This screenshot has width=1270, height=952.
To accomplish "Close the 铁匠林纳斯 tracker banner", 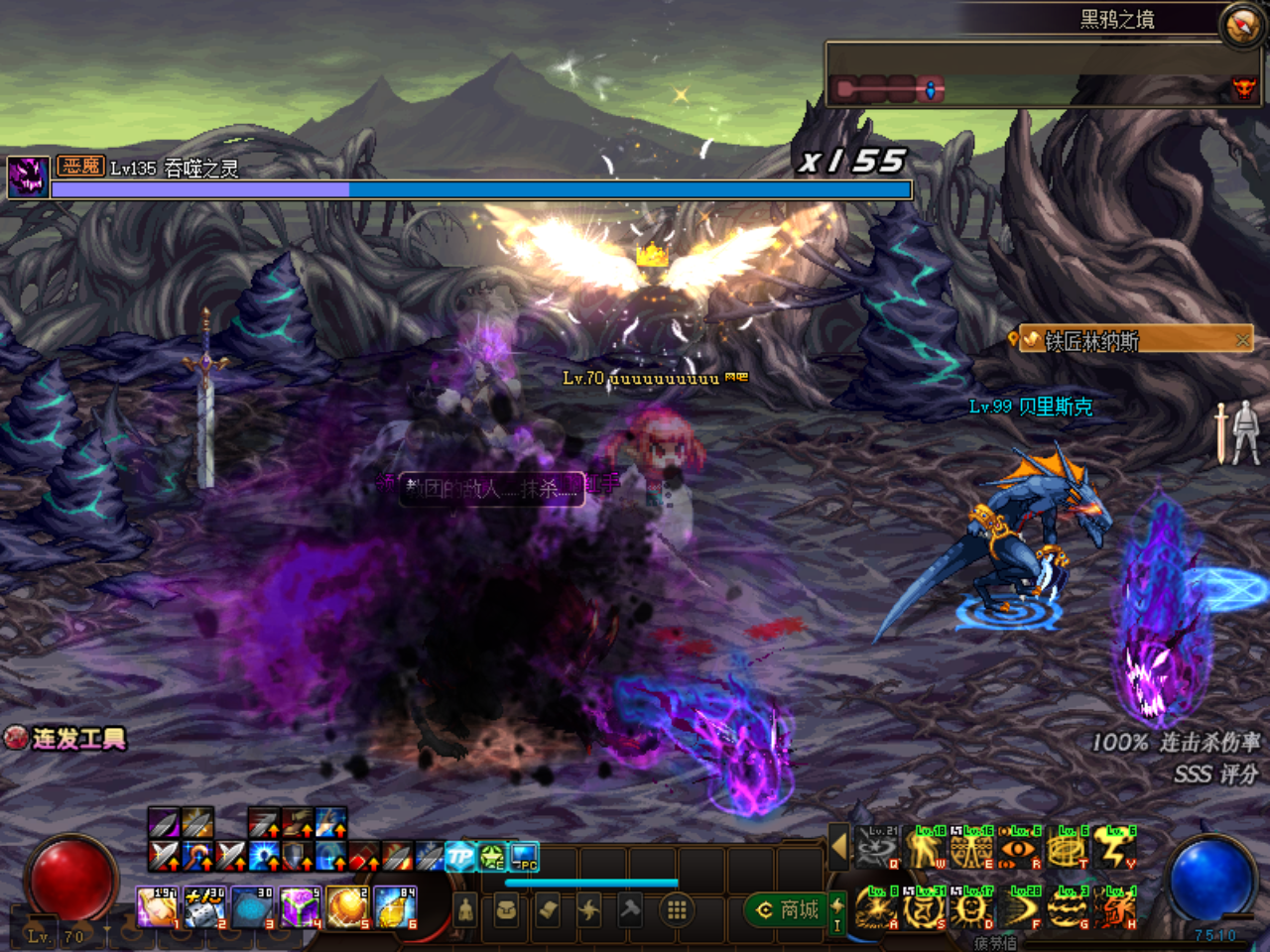I will point(1242,340).
